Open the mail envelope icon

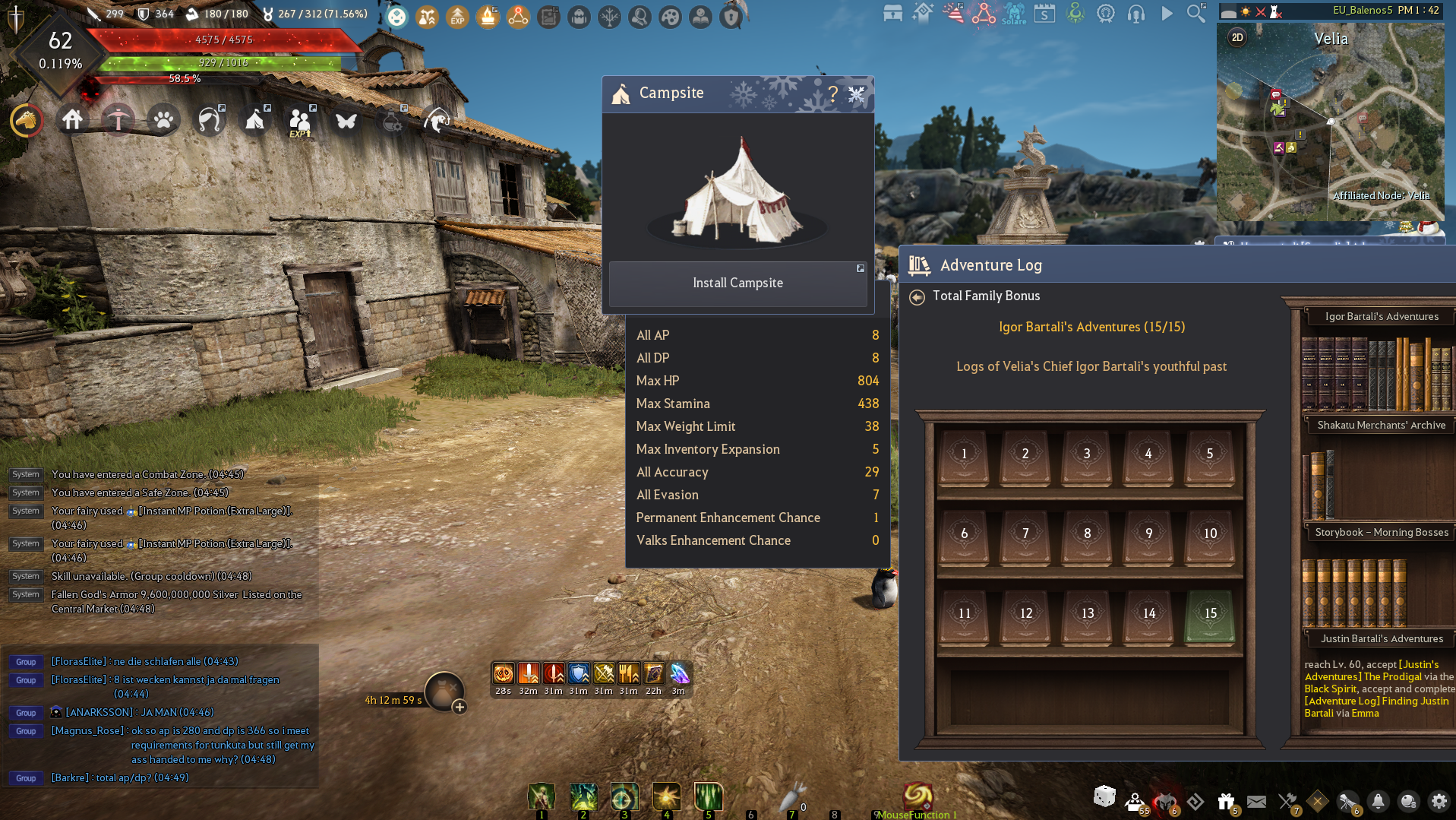[x=1256, y=801]
